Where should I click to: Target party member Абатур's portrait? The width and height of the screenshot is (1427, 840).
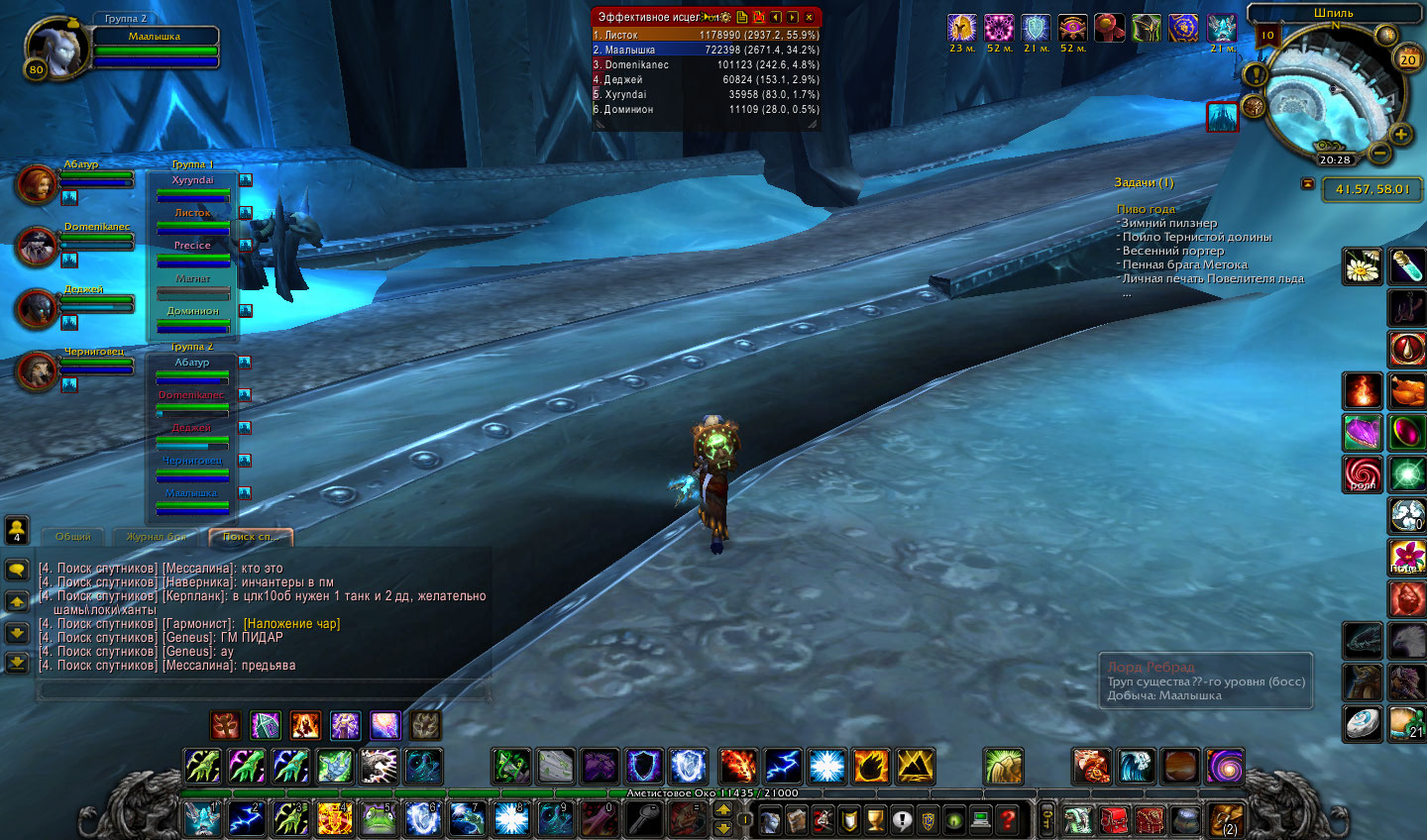(37, 184)
